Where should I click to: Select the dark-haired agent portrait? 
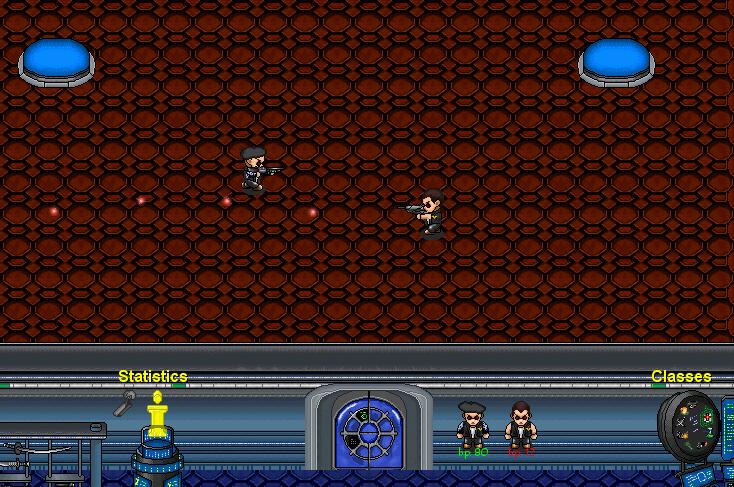tap(520, 424)
